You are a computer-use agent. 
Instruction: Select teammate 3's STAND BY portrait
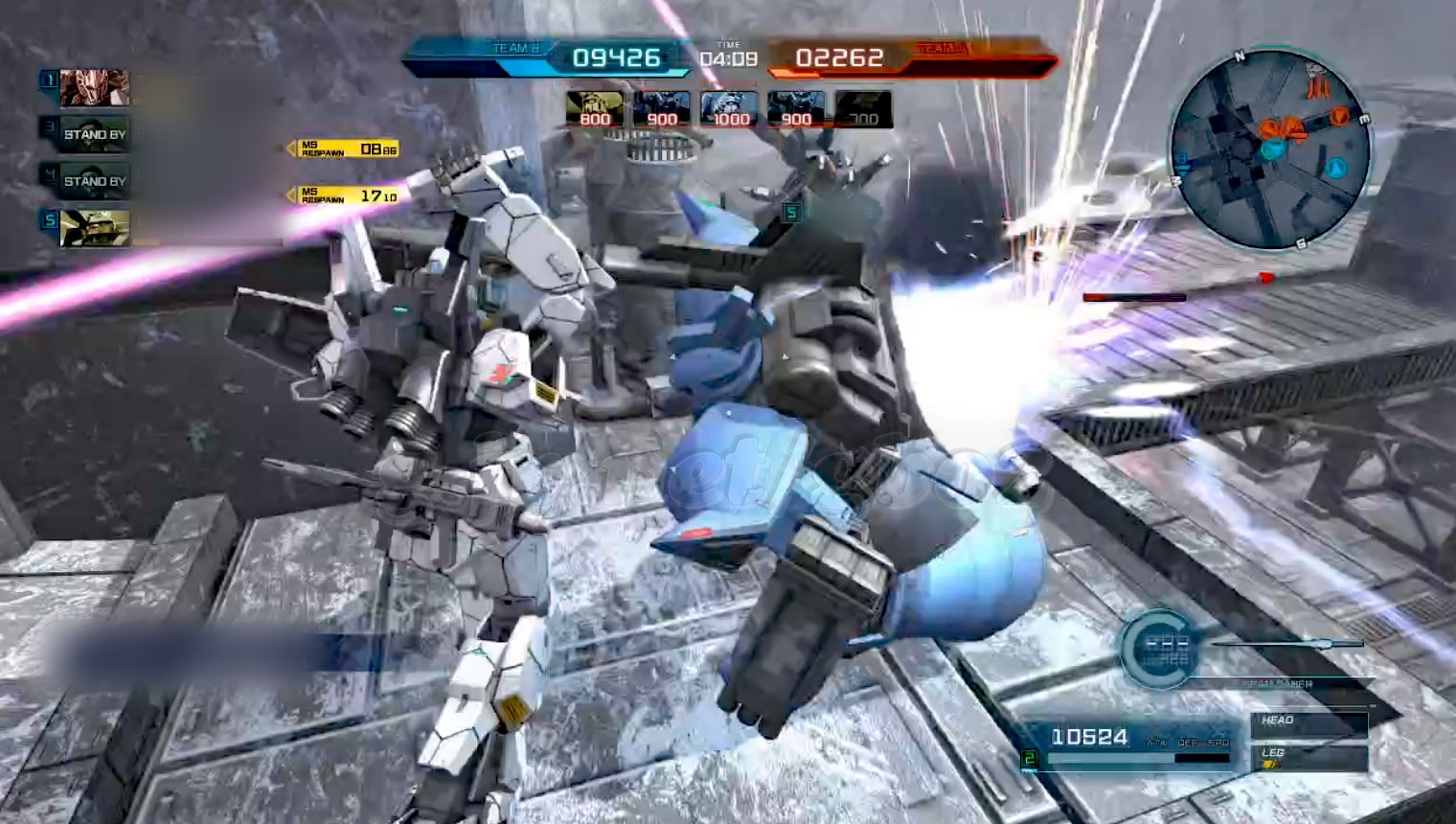coord(94,134)
